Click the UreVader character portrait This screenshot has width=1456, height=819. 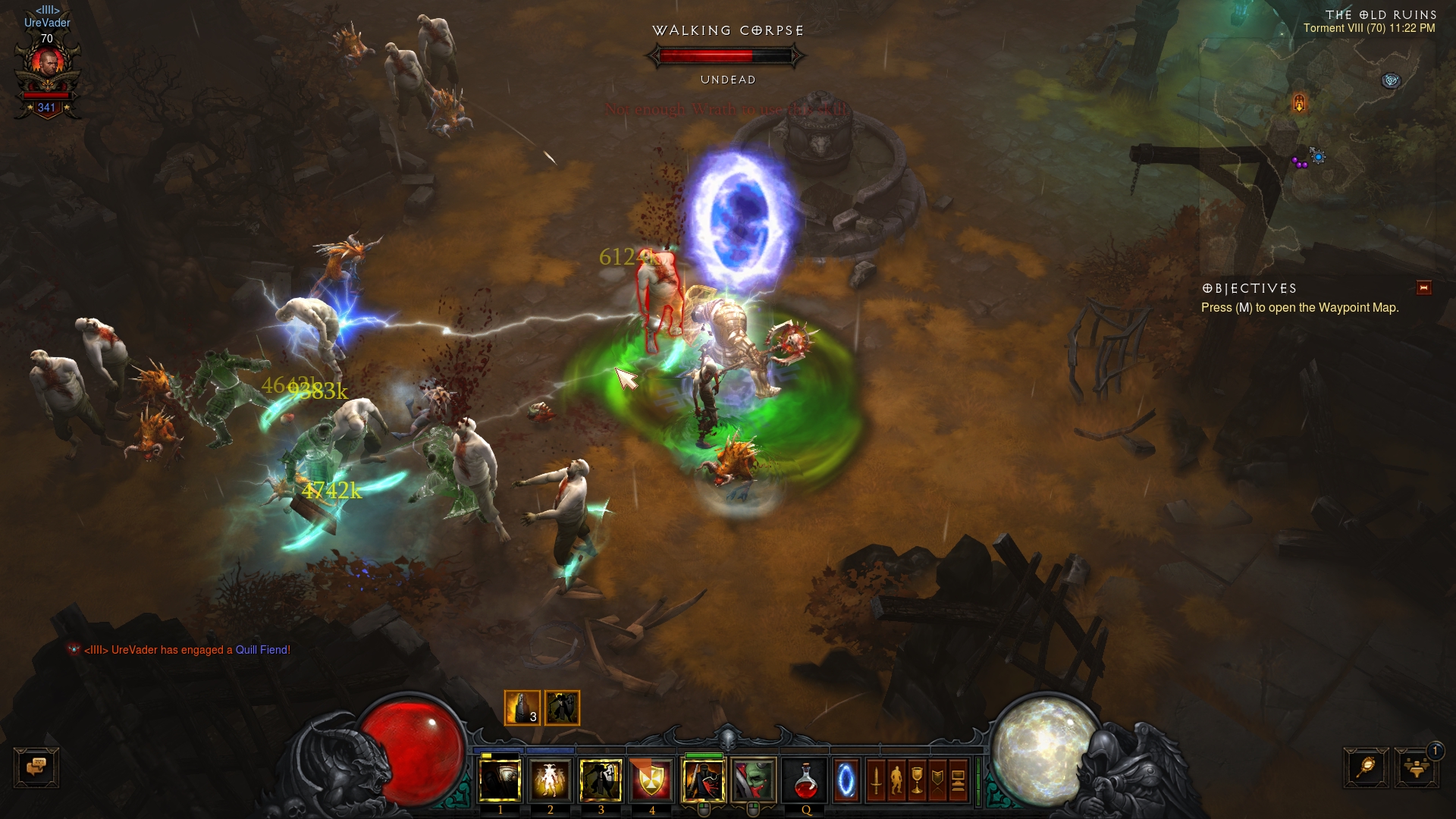tap(48, 63)
